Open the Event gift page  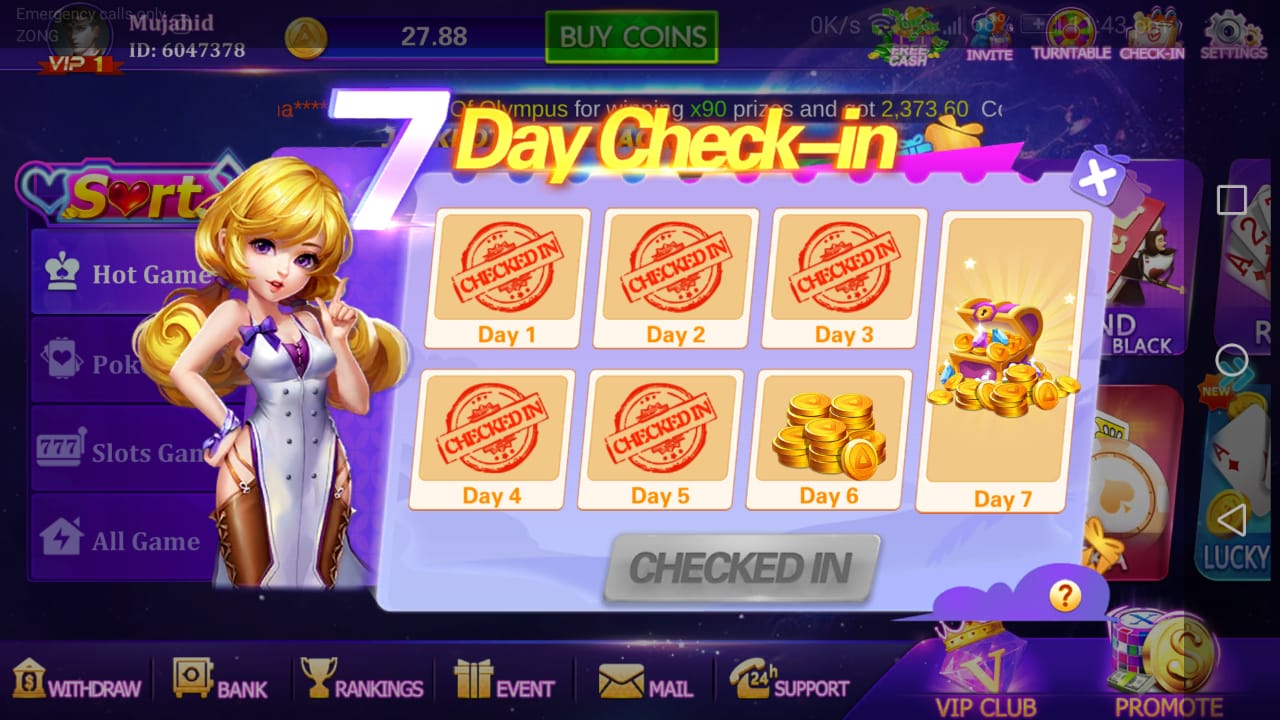click(x=504, y=680)
